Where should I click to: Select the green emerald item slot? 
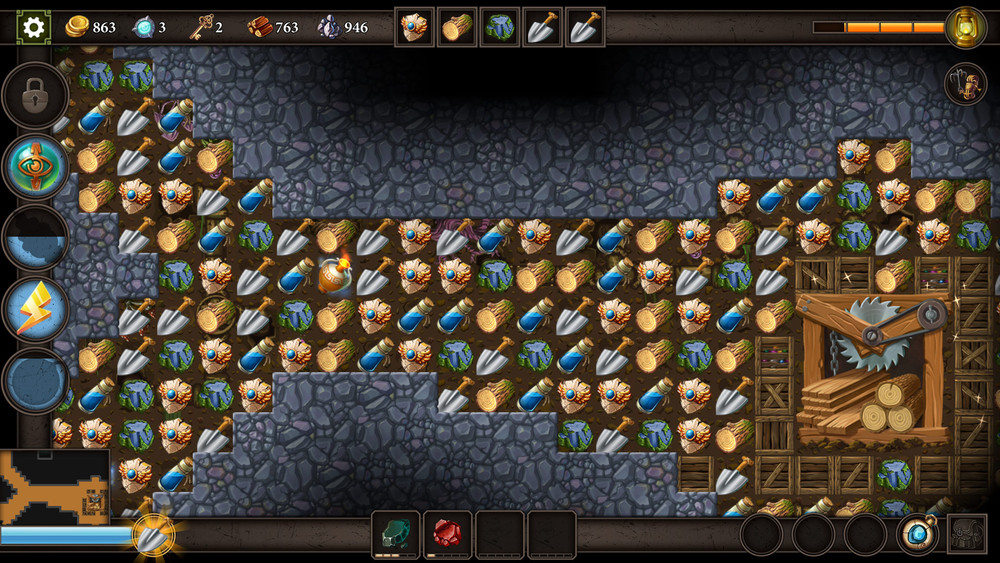click(395, 534)
